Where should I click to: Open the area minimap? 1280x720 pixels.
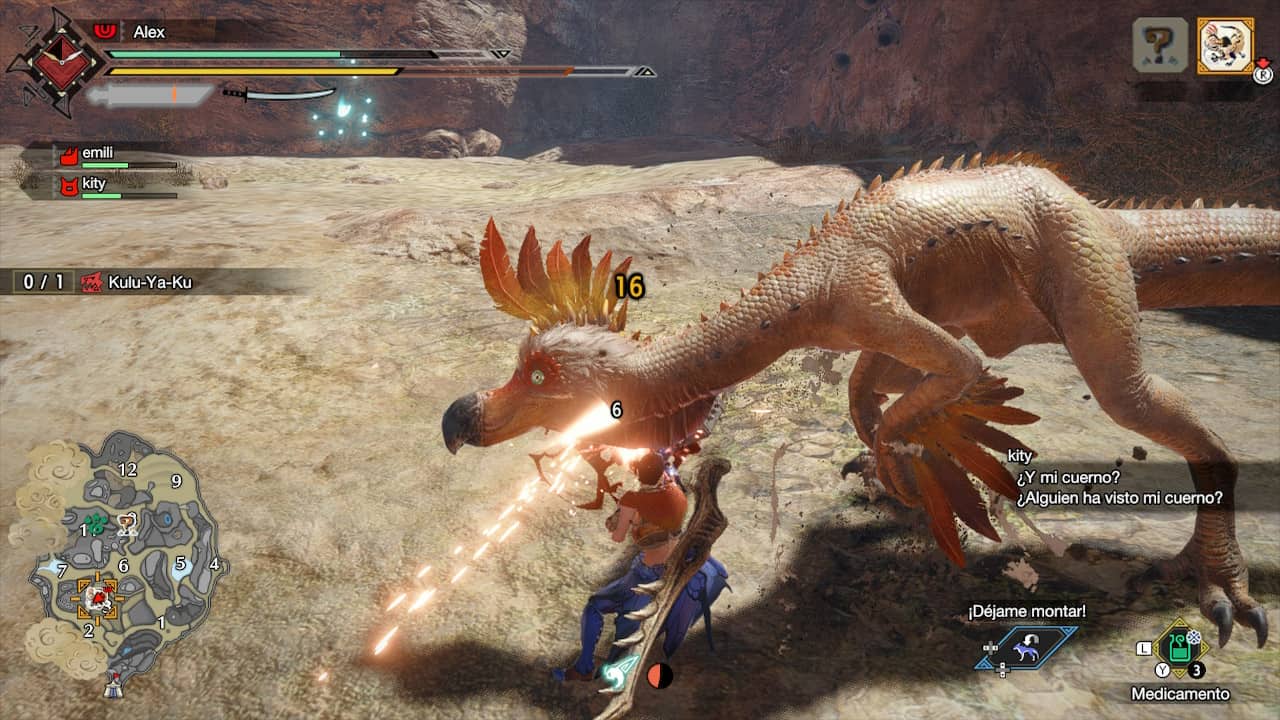(120, 560)
